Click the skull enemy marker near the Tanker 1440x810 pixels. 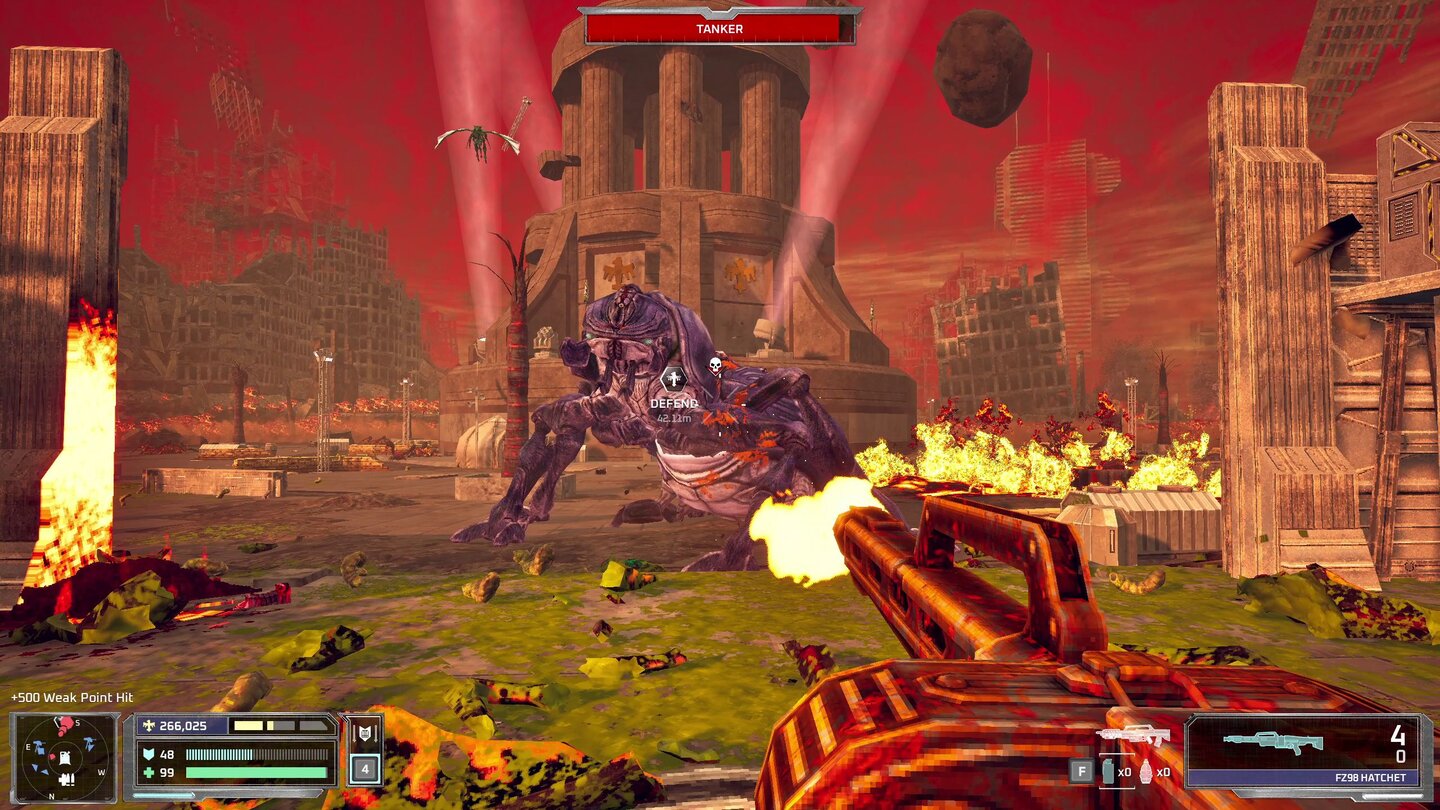[713, 365]
